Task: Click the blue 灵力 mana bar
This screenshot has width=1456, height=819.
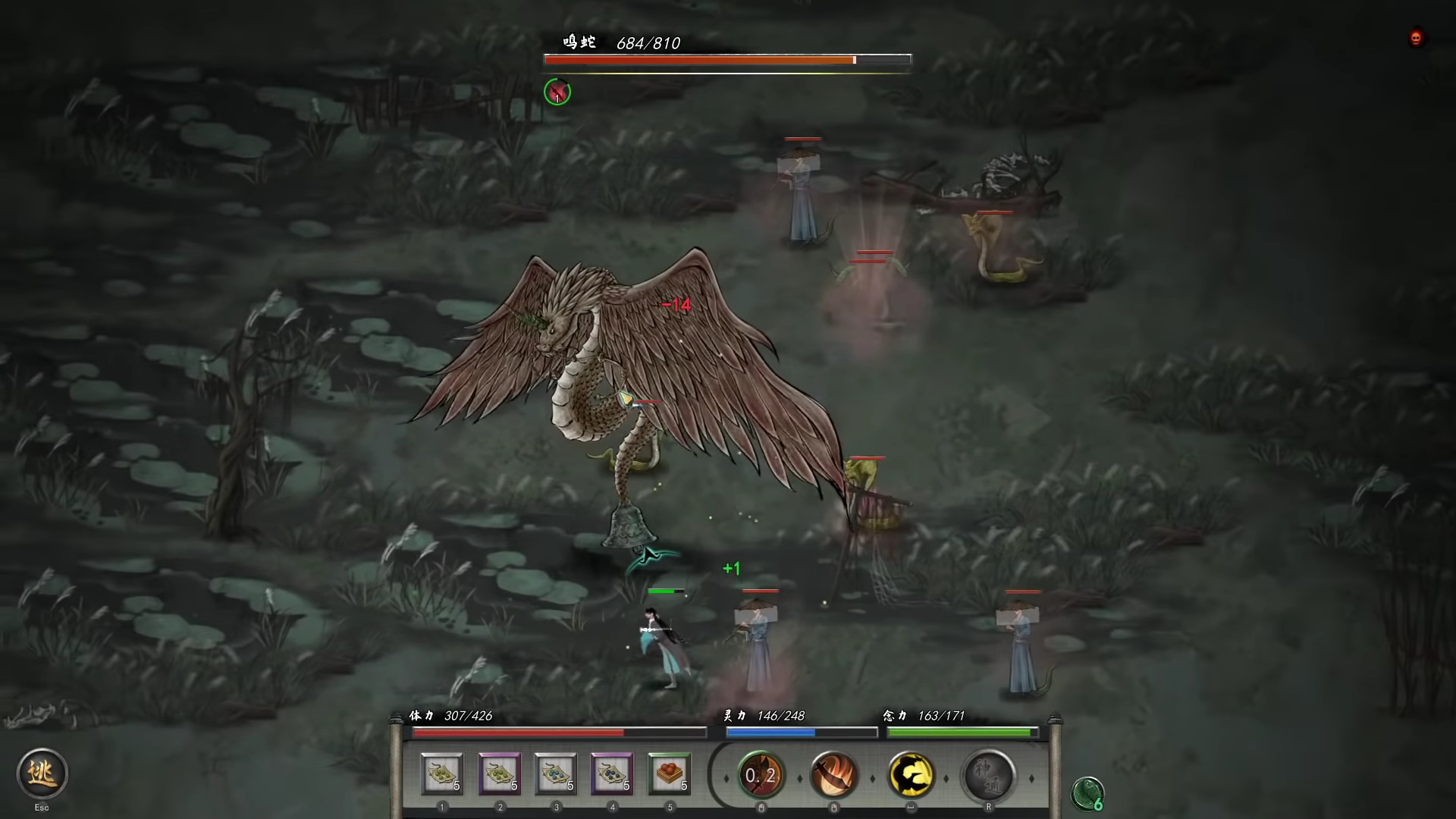Action: coord(800,732)
